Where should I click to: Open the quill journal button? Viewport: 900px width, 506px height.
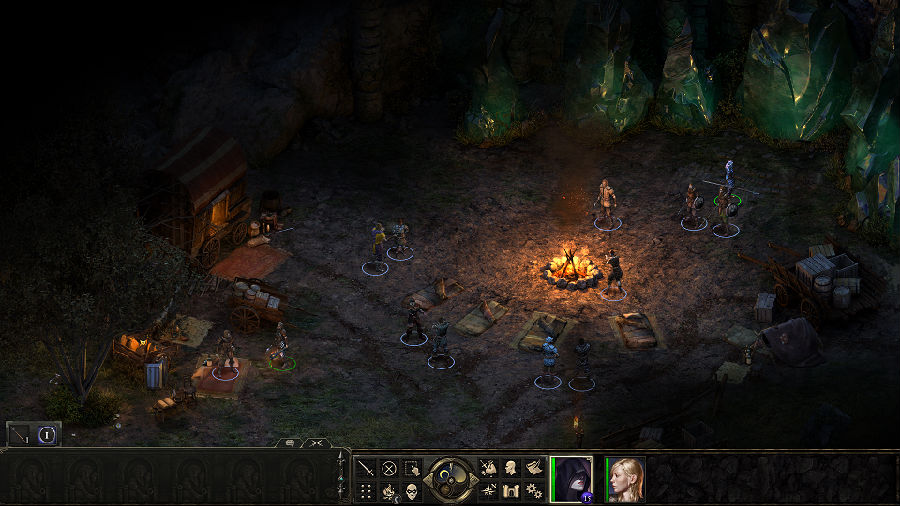point(533,467)
